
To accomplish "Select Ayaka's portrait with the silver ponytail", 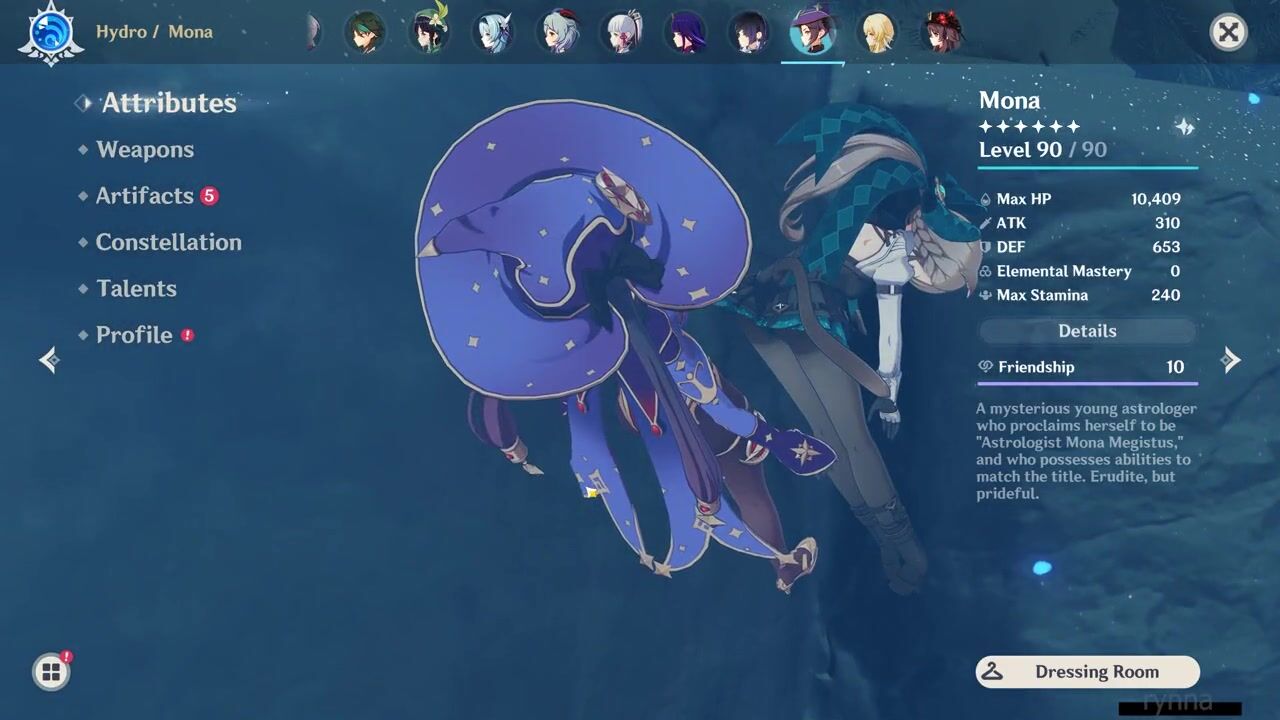I will pos(622,33).
